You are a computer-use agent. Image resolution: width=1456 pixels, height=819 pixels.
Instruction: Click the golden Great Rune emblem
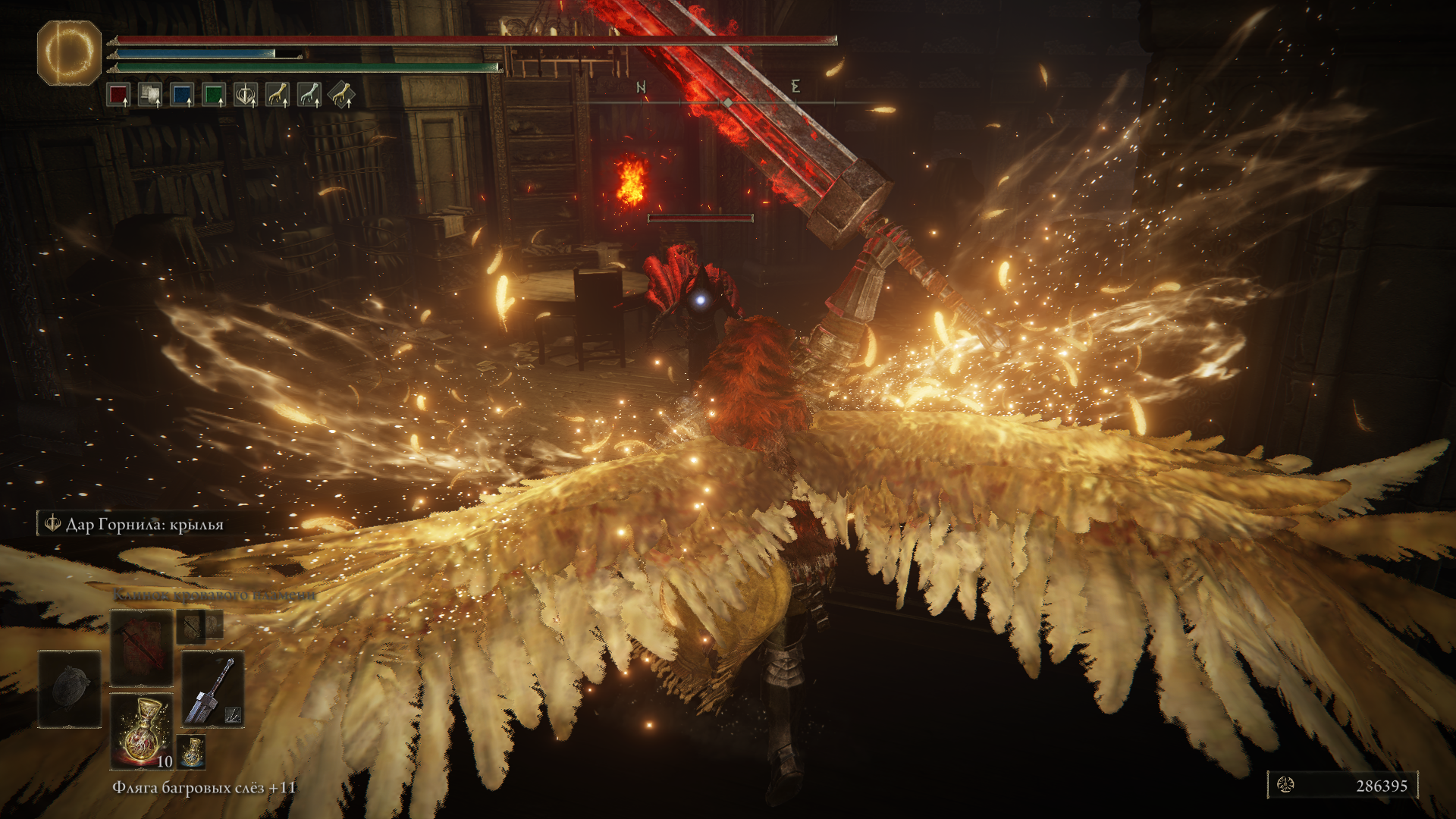click(x=69, y=52)
